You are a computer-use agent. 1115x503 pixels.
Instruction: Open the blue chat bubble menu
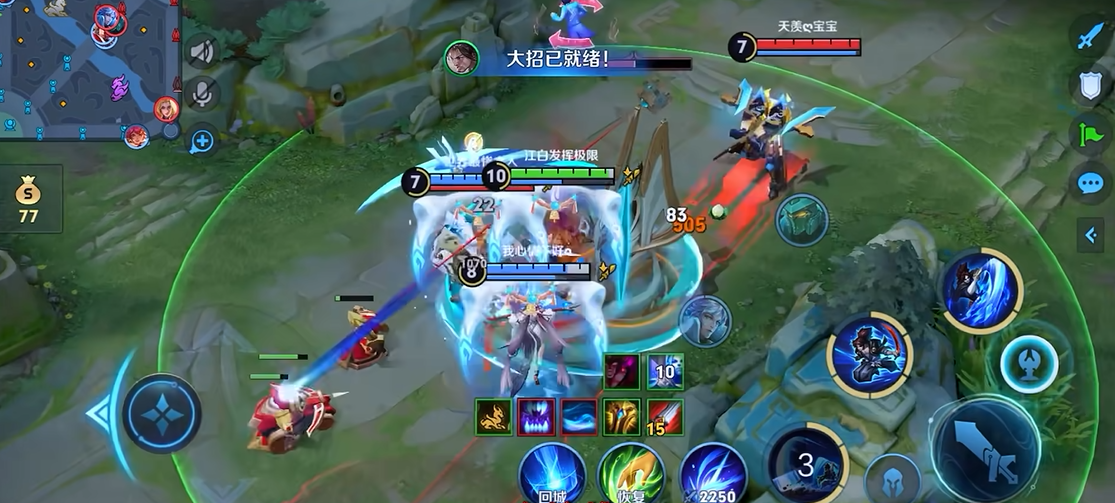[1089, 182]
